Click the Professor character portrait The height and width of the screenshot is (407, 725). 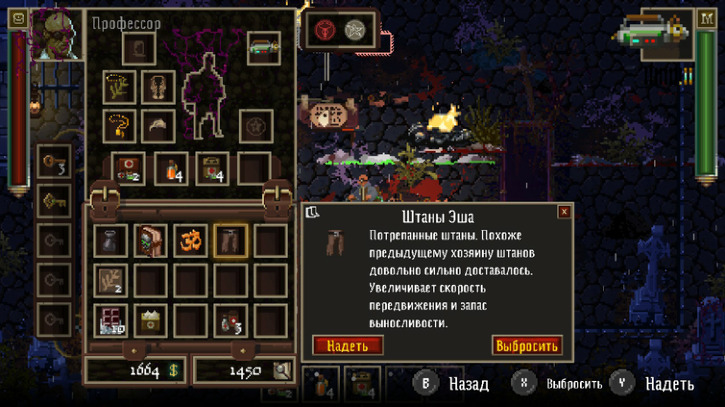click(56, 33)
